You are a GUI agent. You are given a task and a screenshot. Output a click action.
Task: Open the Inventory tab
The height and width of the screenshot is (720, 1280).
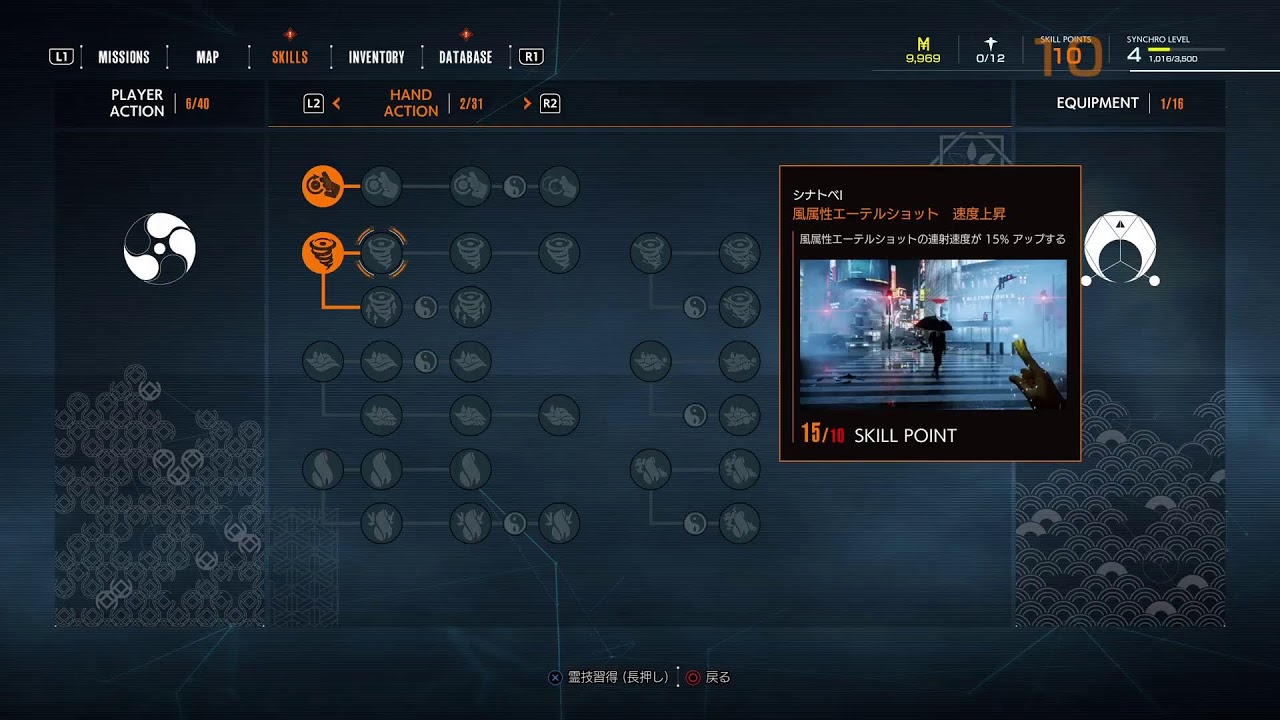pyautogui.click(x=376, y=57)
